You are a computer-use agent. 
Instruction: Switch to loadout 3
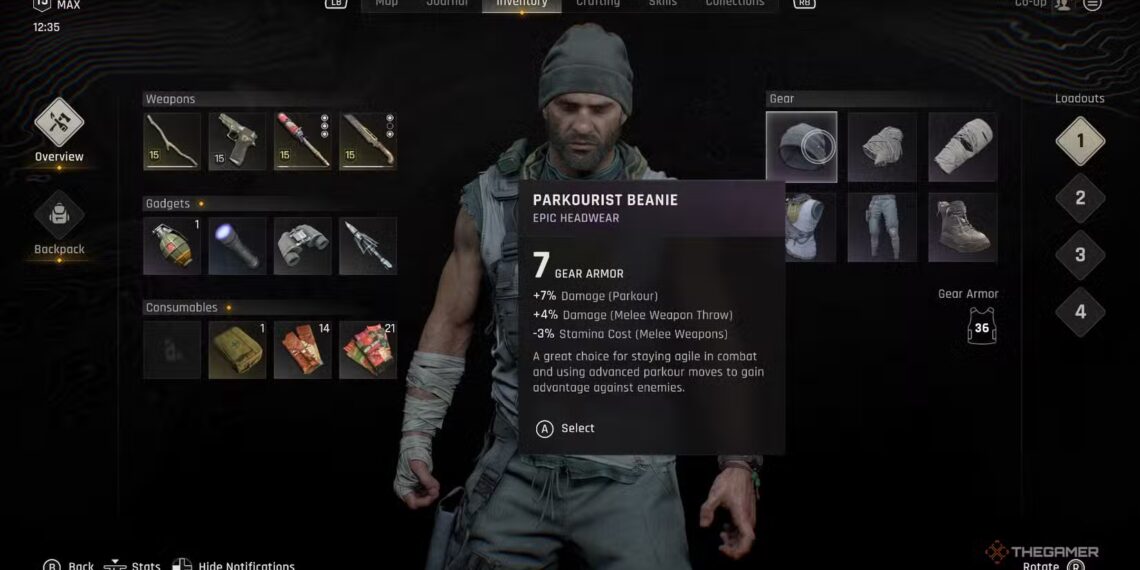tap(1080, 255)
